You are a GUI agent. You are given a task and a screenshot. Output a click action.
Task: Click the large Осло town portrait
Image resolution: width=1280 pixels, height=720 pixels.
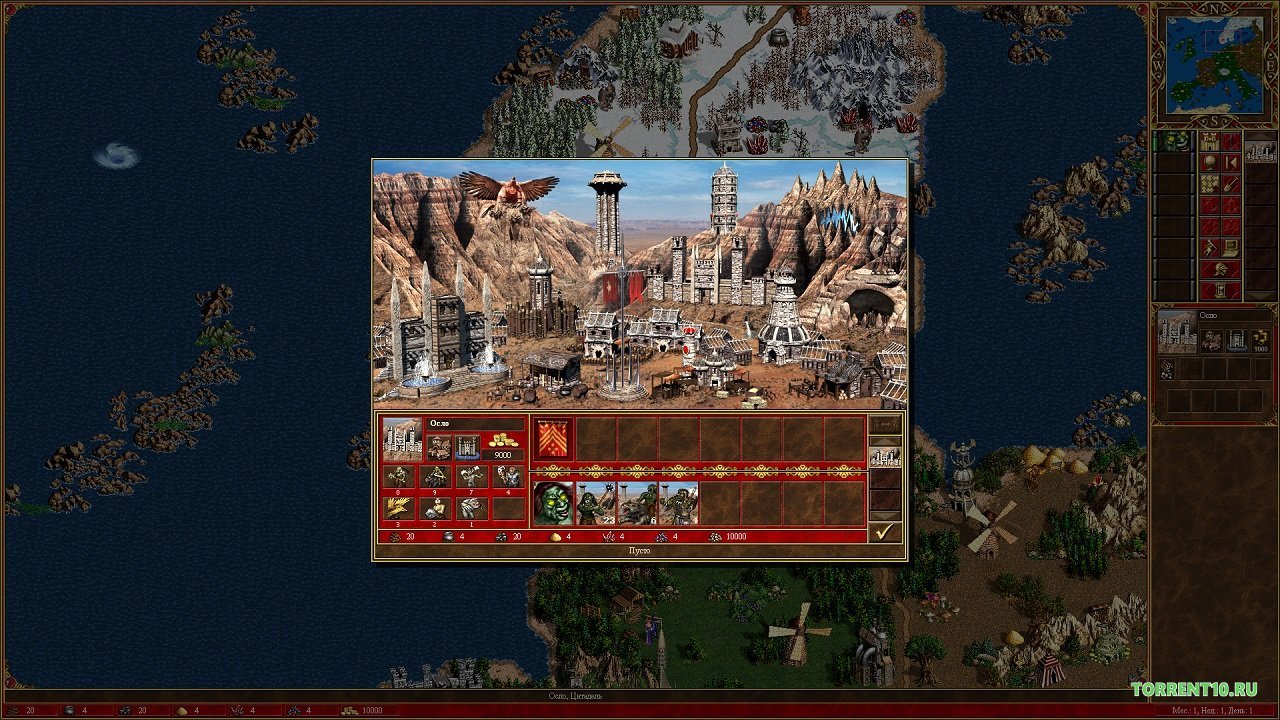(402, 439)
